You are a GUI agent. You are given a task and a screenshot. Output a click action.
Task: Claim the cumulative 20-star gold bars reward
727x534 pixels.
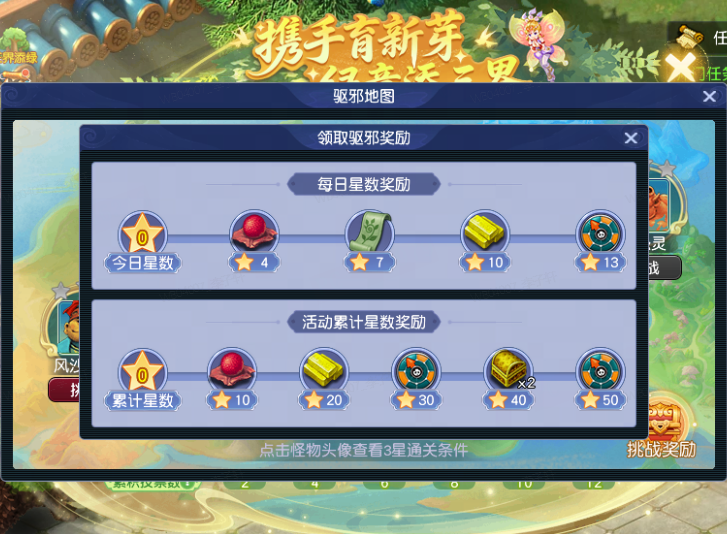pos(325,372)
